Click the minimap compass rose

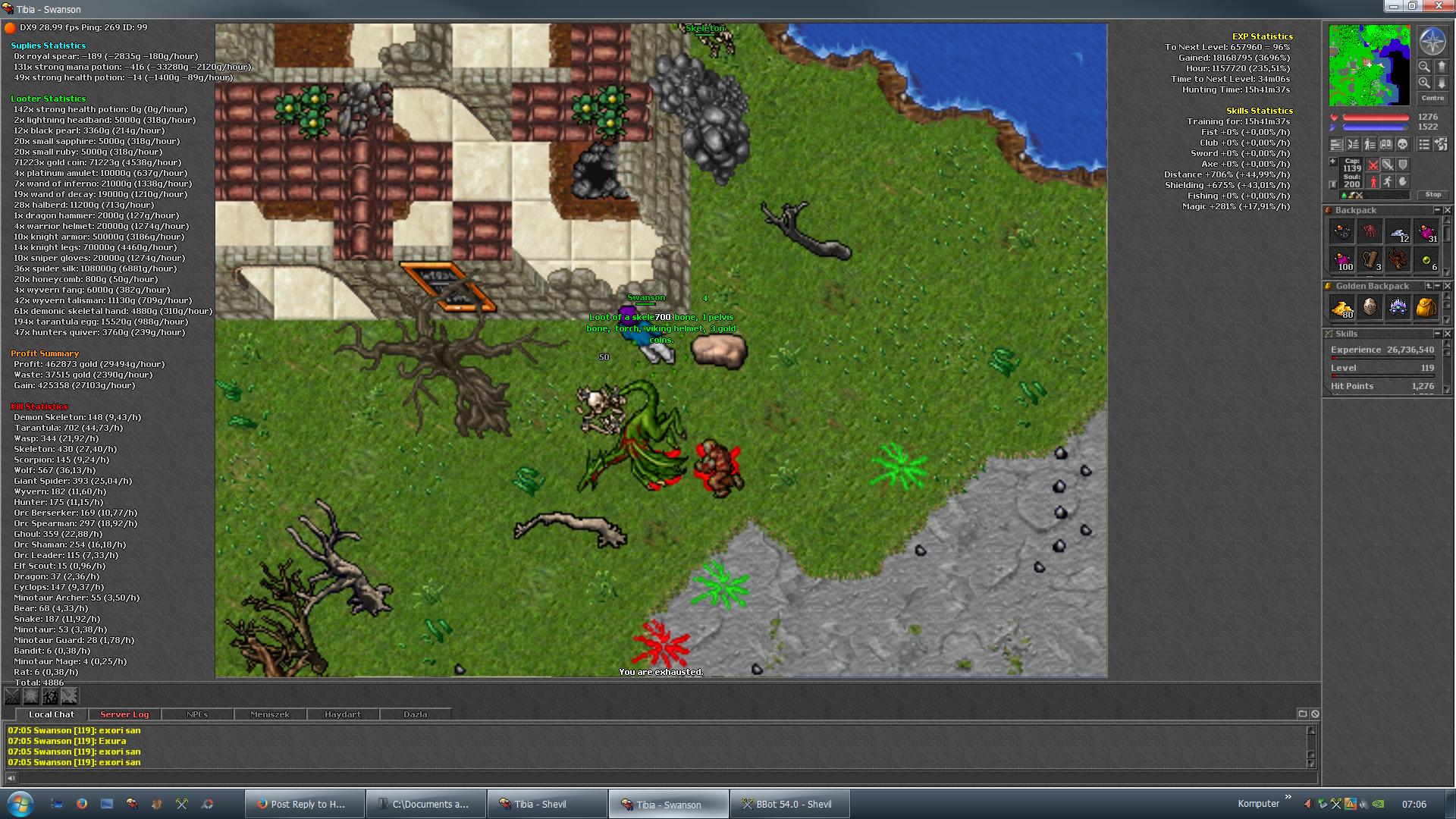[1432, 41]
